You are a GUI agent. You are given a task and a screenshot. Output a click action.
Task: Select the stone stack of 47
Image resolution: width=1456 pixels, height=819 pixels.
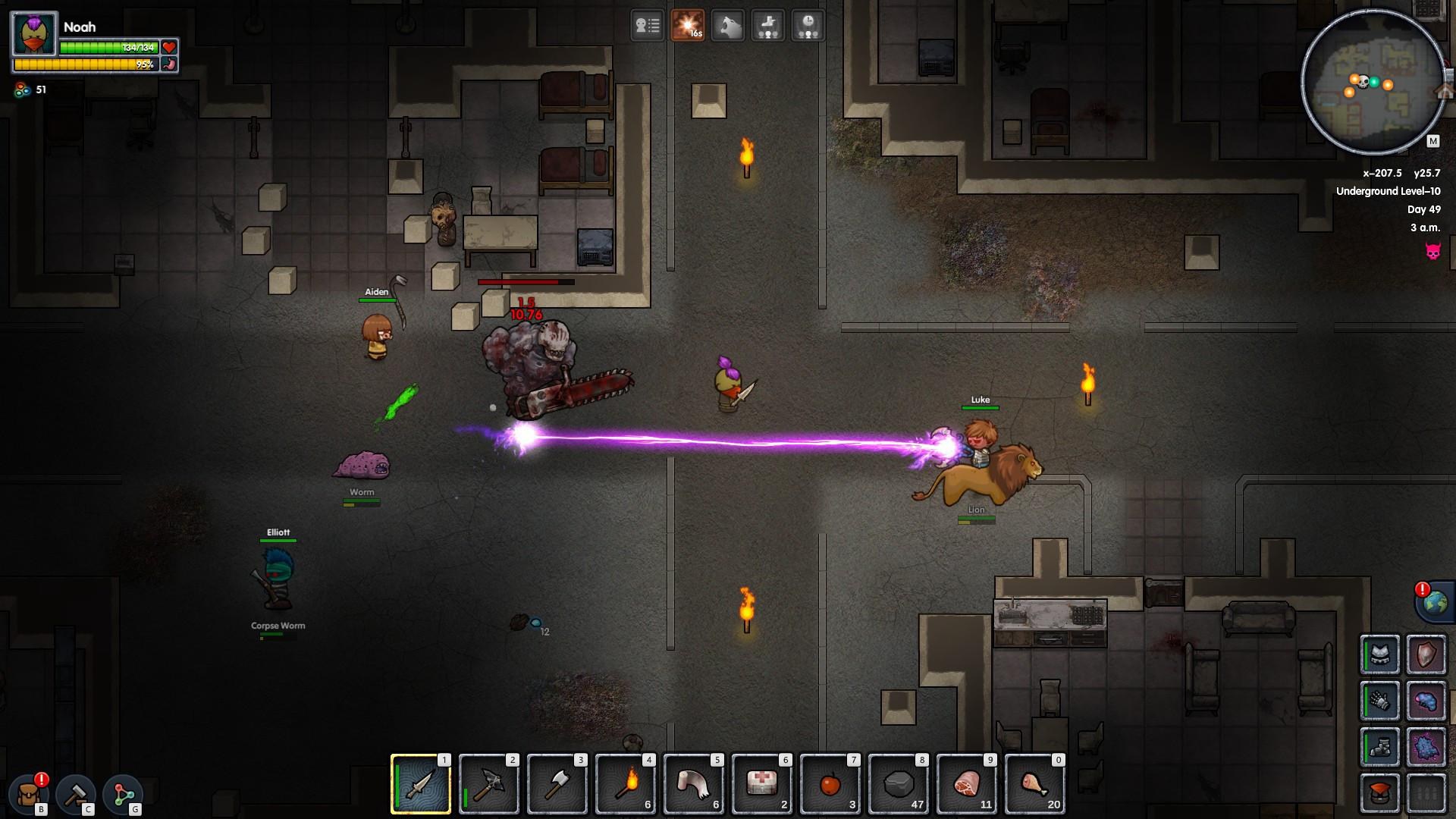(899, 784)
